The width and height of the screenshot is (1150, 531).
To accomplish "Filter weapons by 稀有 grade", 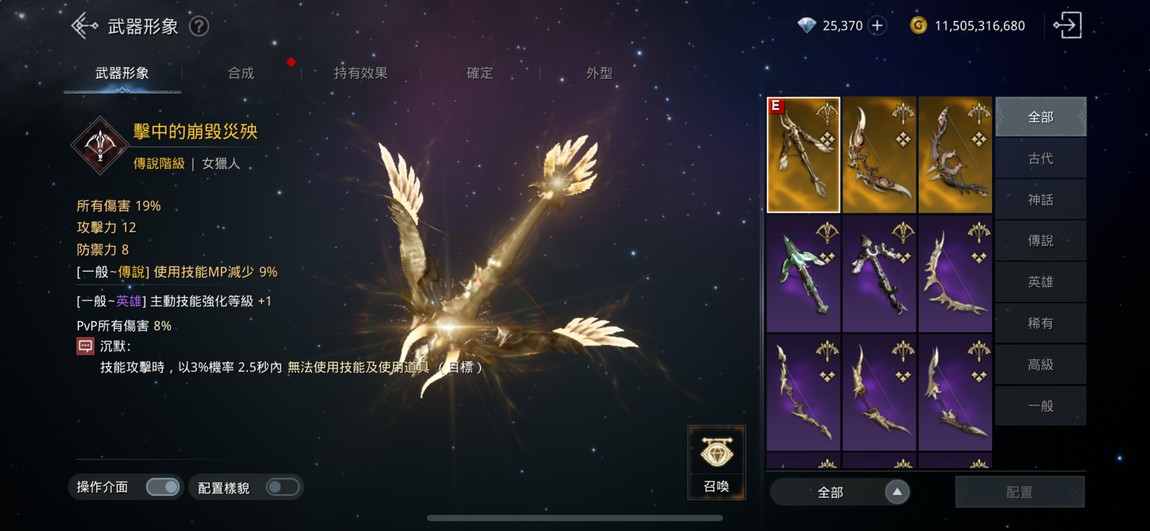I will point(1040,323).
